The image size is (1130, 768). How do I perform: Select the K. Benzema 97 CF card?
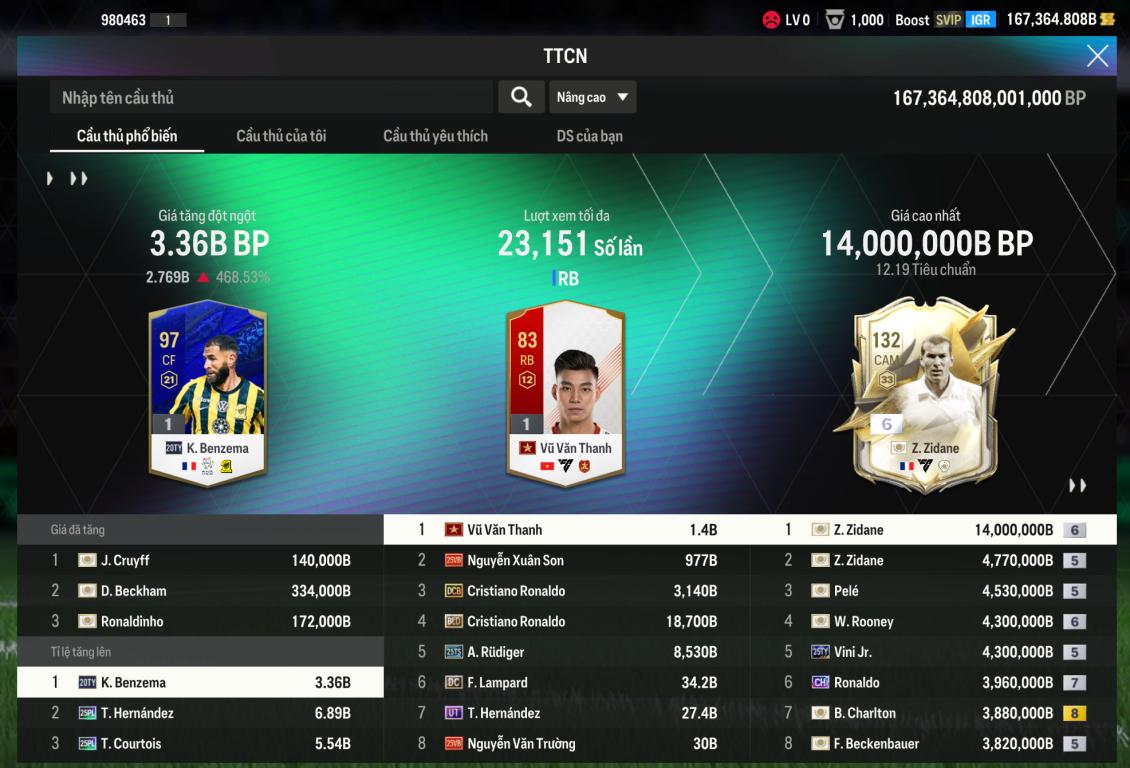point(207,391)
